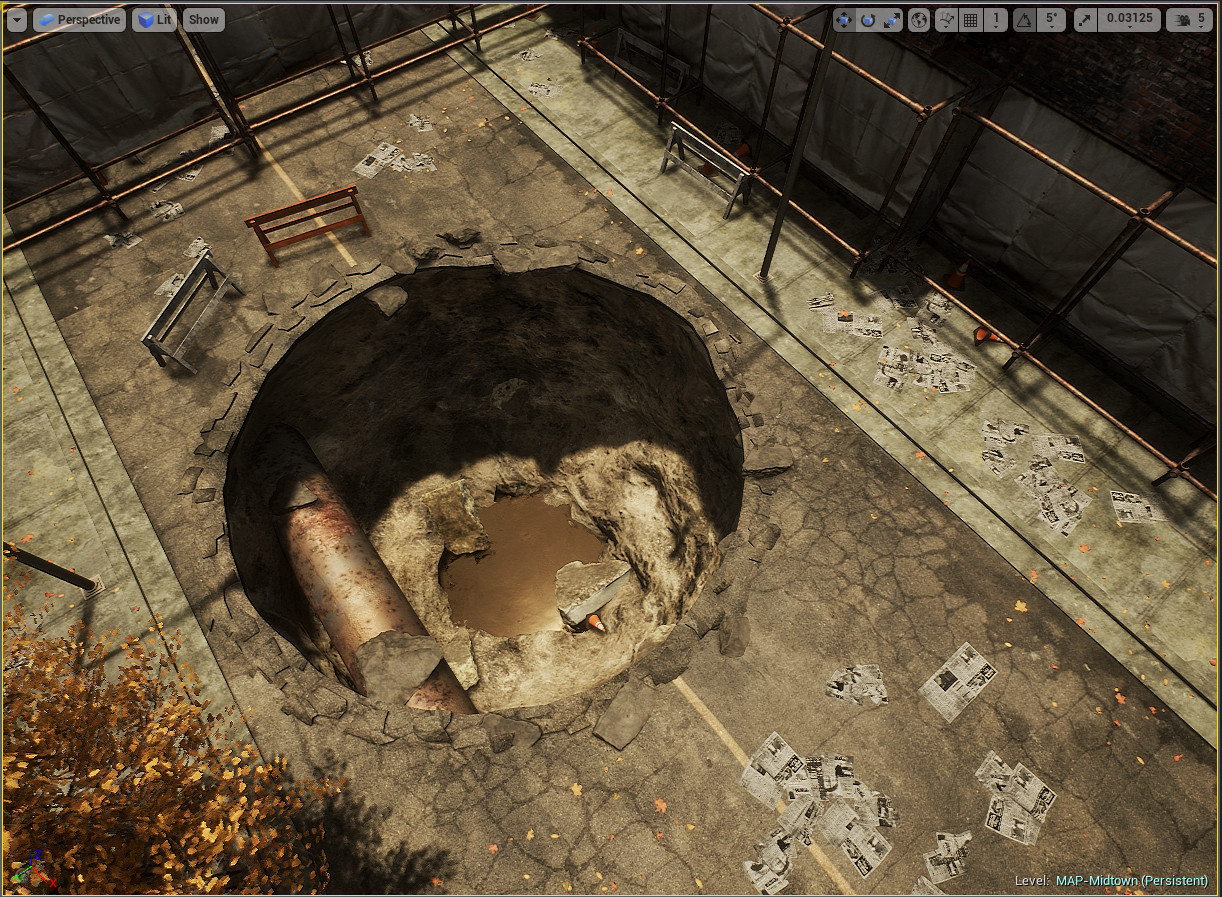Screen dimensions: 1222x897
Task: Open the viewport options dropdown arrow
Action: click(16, 19)
